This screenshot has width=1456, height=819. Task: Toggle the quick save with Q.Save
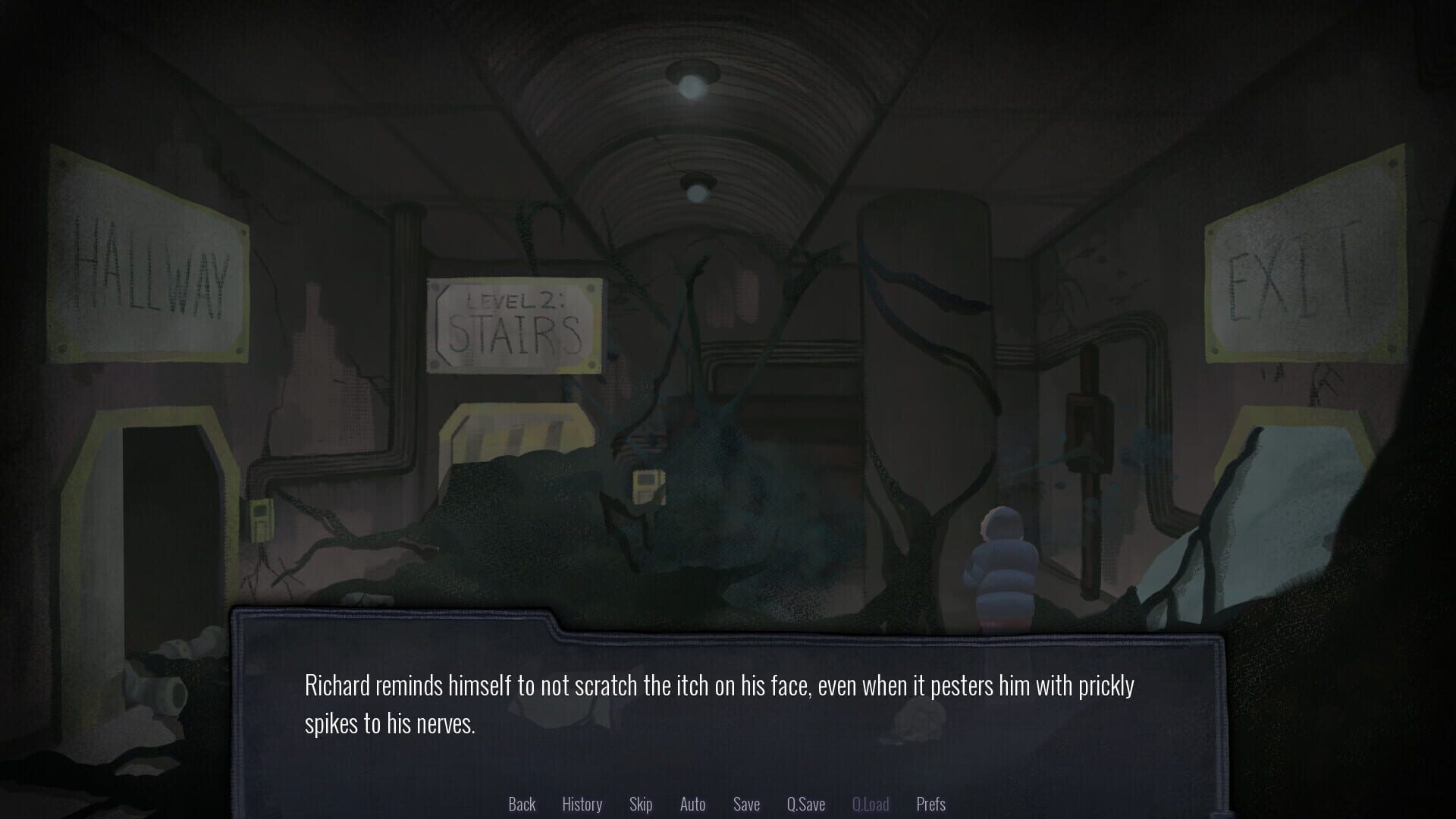click(806, 804)
